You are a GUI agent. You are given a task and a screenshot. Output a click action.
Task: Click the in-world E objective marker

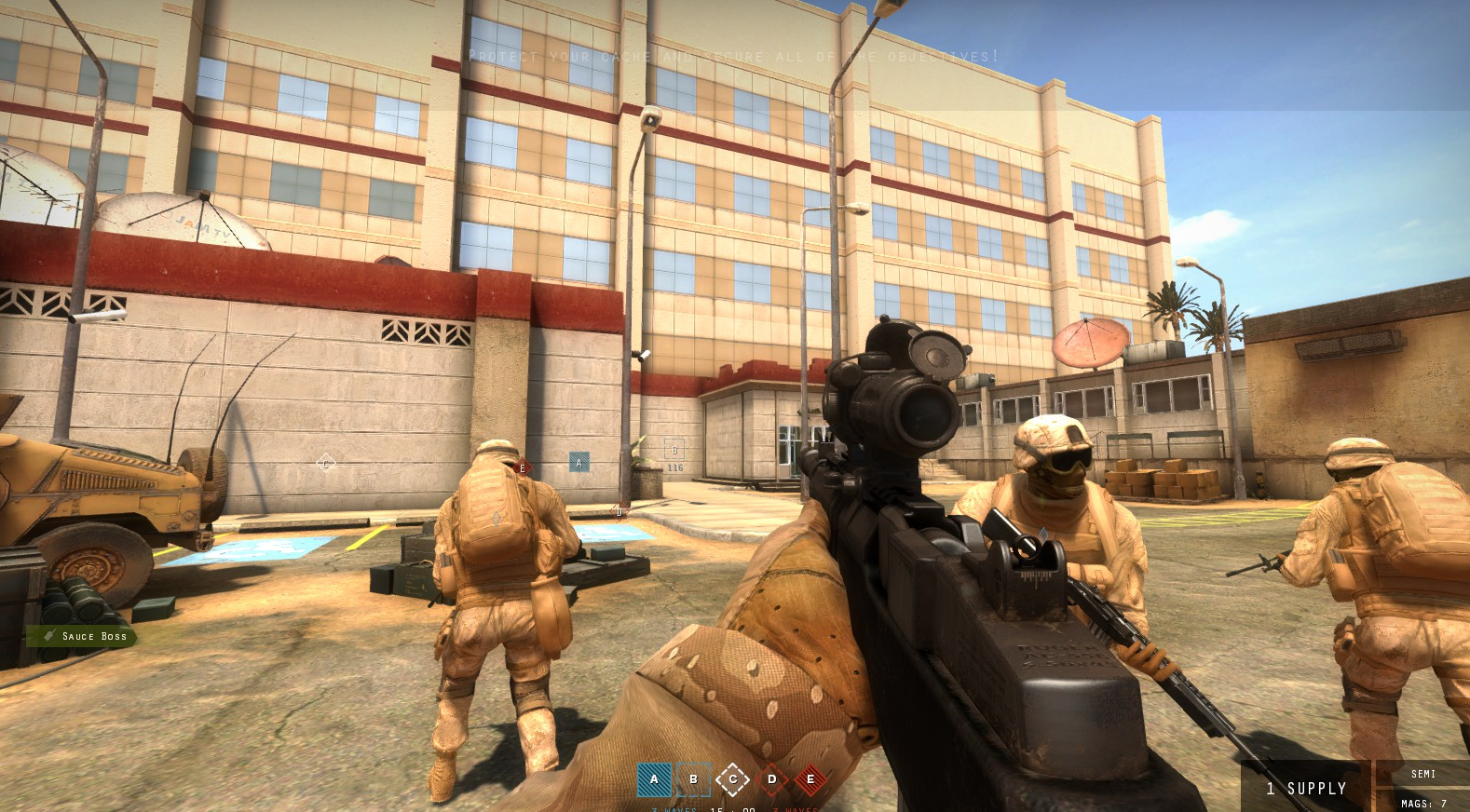[522, 468]
